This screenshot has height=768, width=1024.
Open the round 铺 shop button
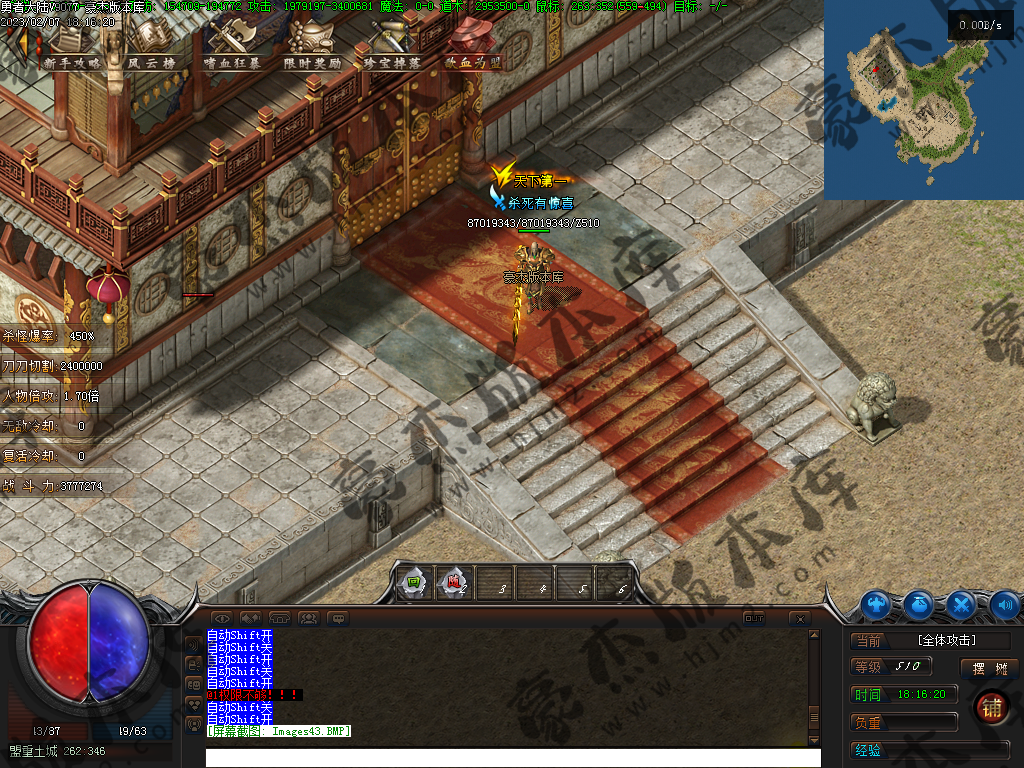(991, 706)
